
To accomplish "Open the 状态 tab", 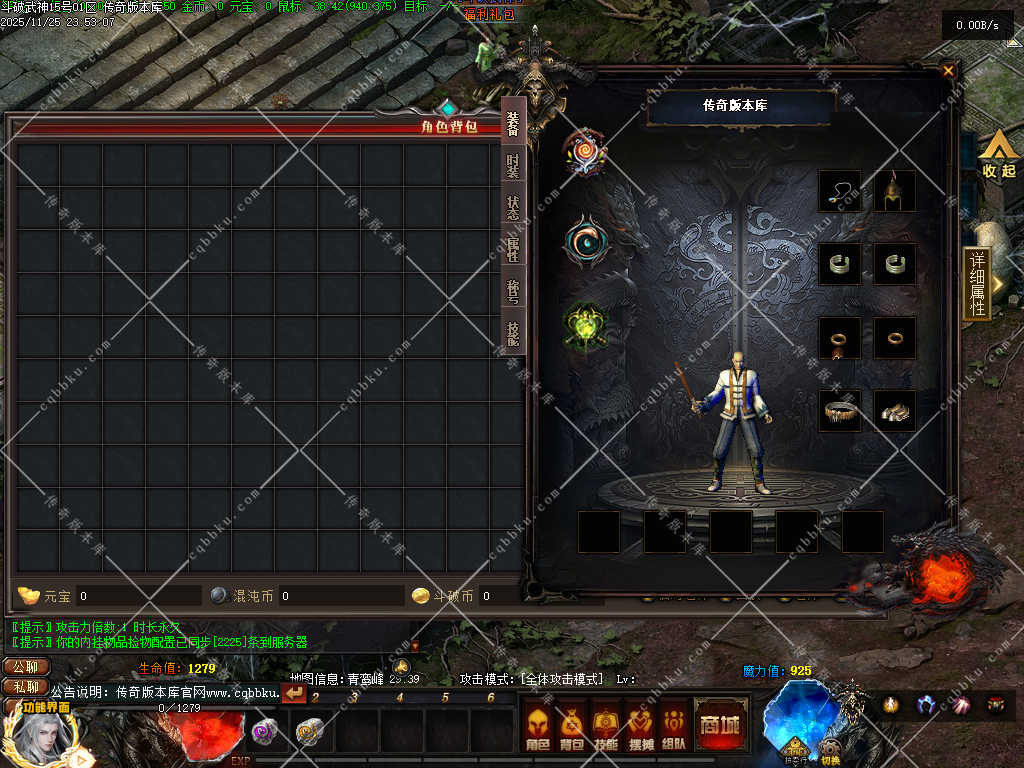I will (x=513, y=208).
